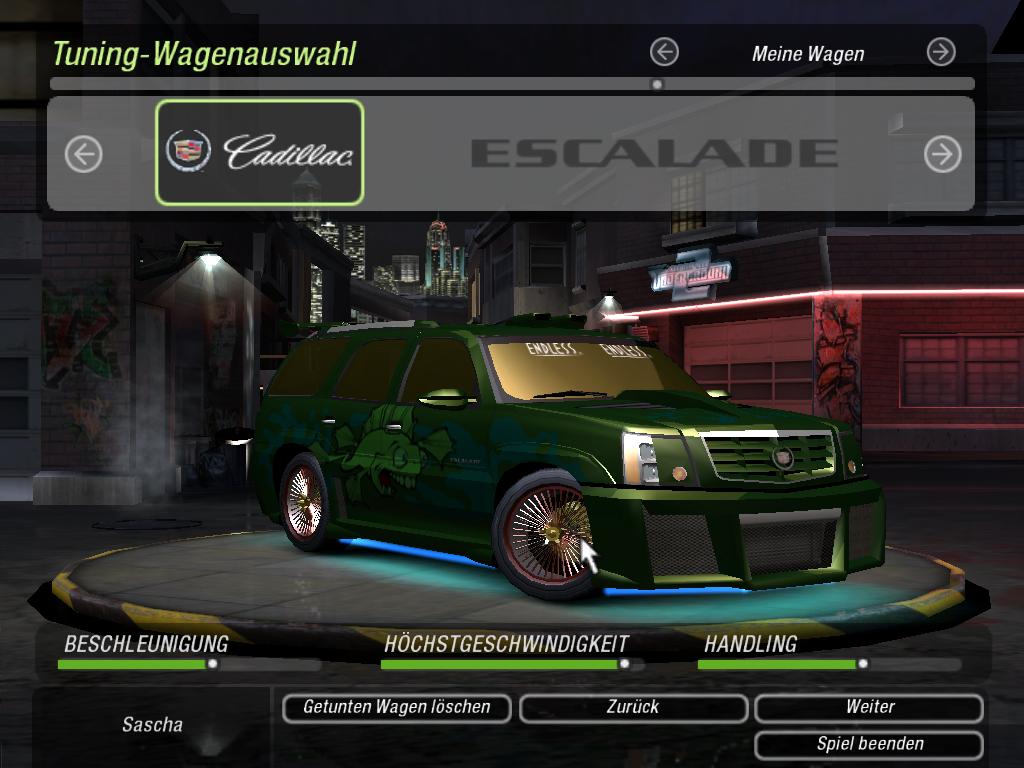Delete car with 'Getunten Wagen löschen'
This screenshot has height=768, width=1024.
(396, 708)
